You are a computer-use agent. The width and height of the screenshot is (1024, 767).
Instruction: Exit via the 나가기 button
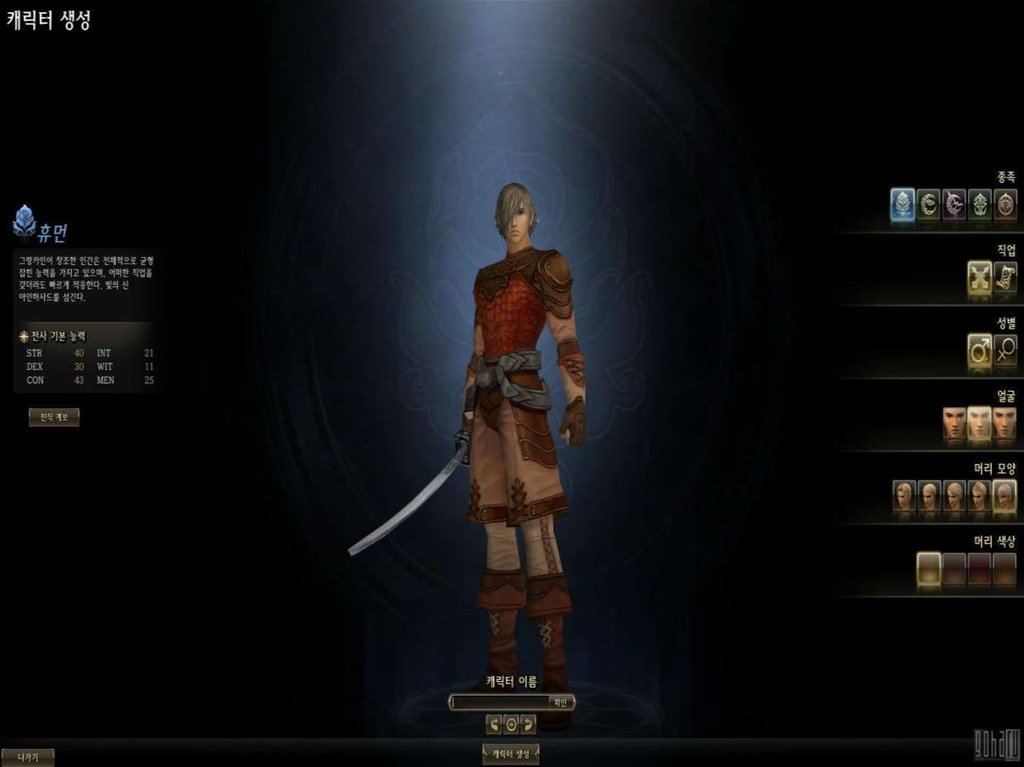[27, 757]
